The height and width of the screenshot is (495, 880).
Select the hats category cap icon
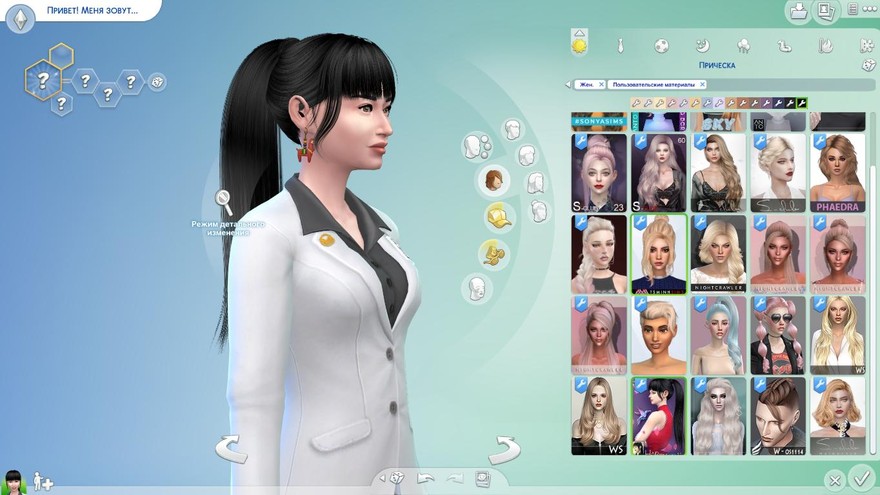point(497,216)
